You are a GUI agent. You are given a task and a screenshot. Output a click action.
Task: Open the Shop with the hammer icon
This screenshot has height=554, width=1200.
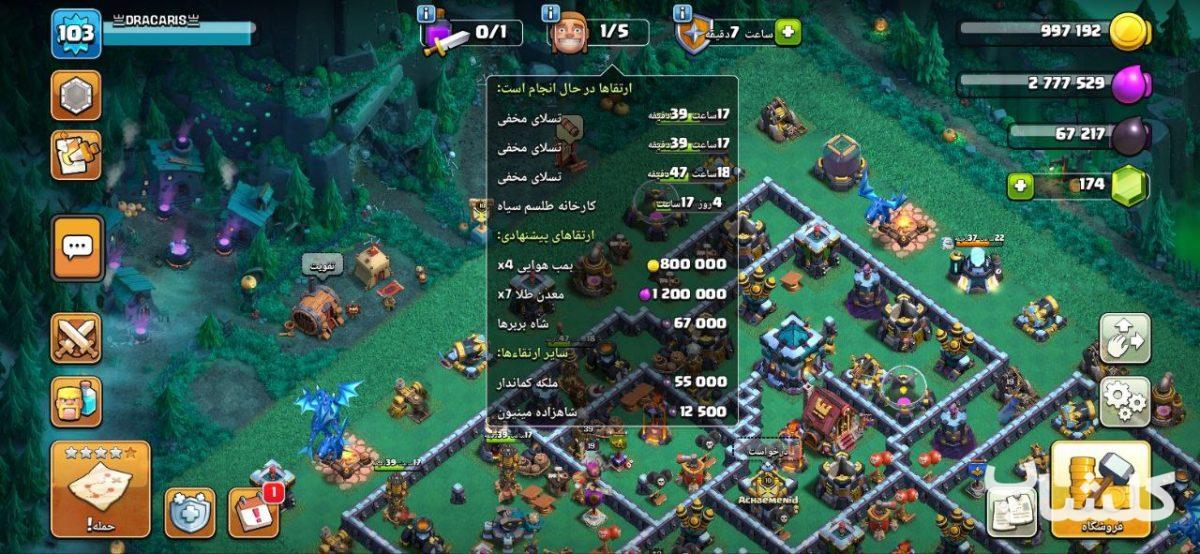pyautogui.click(x=1100, y=489)
